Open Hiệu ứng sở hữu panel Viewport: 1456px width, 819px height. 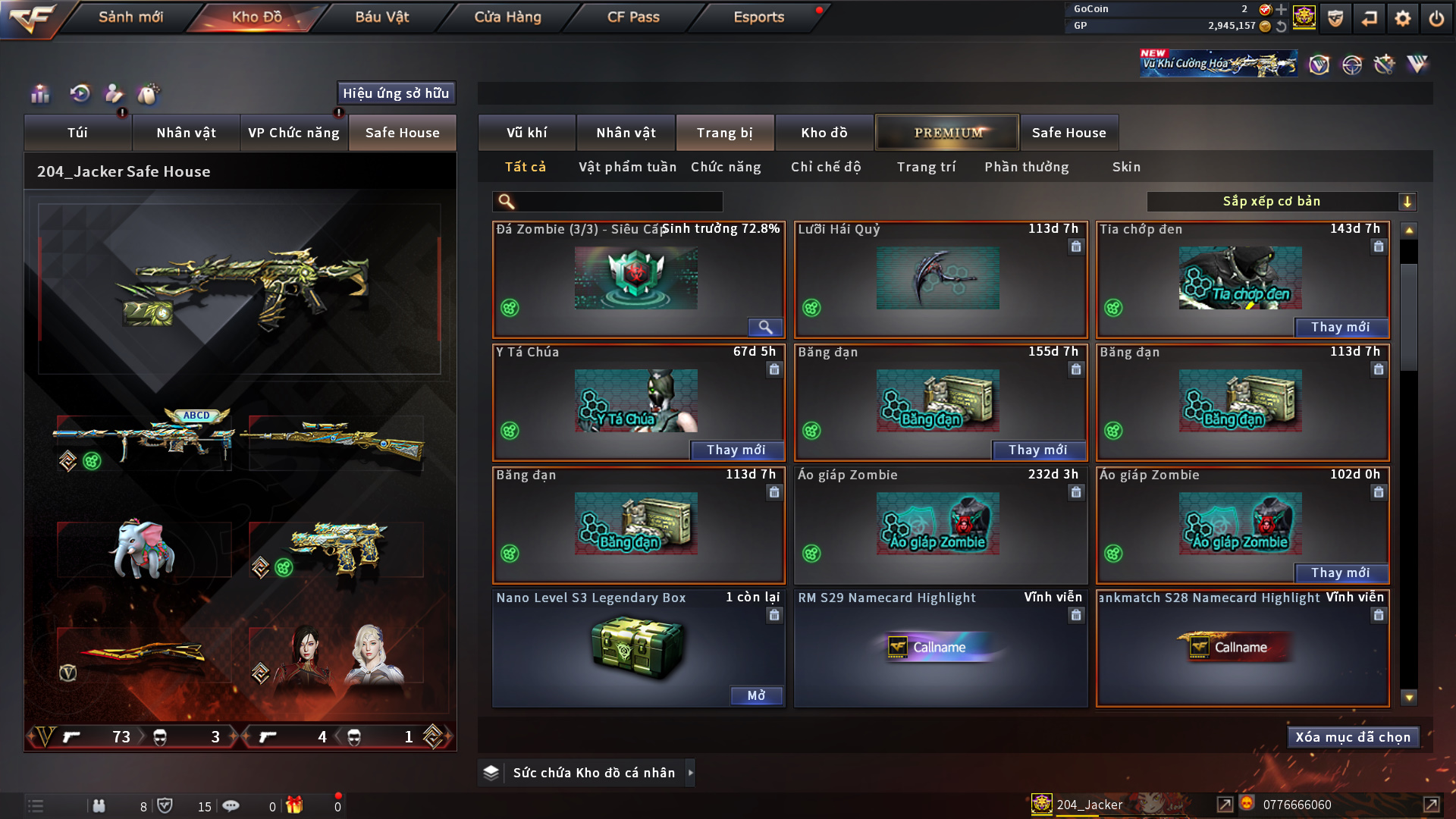coord(396,93)
